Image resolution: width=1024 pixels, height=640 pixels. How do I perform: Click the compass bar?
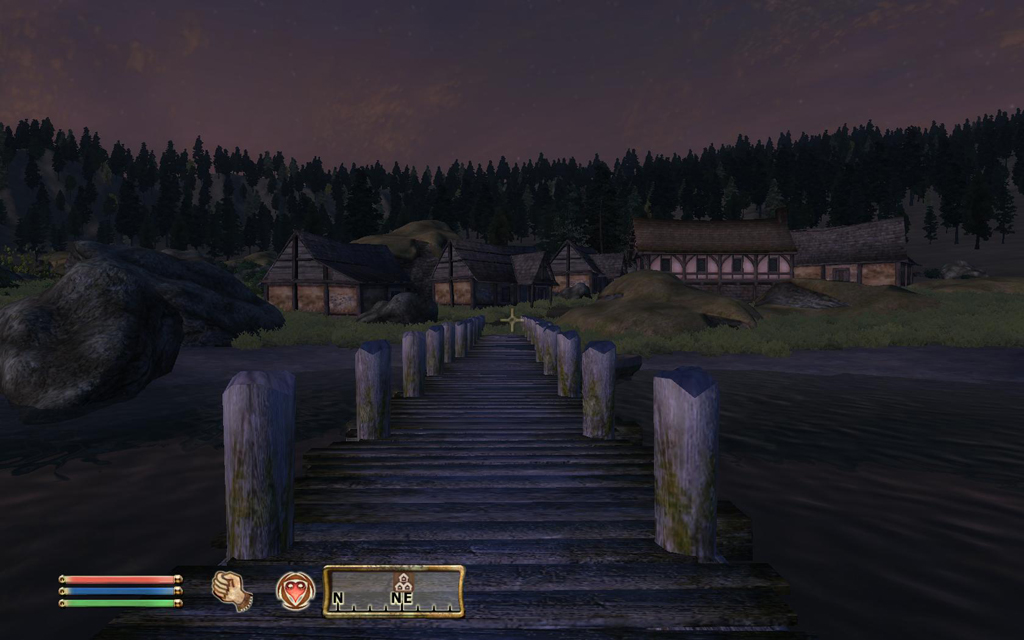(393, 591)
